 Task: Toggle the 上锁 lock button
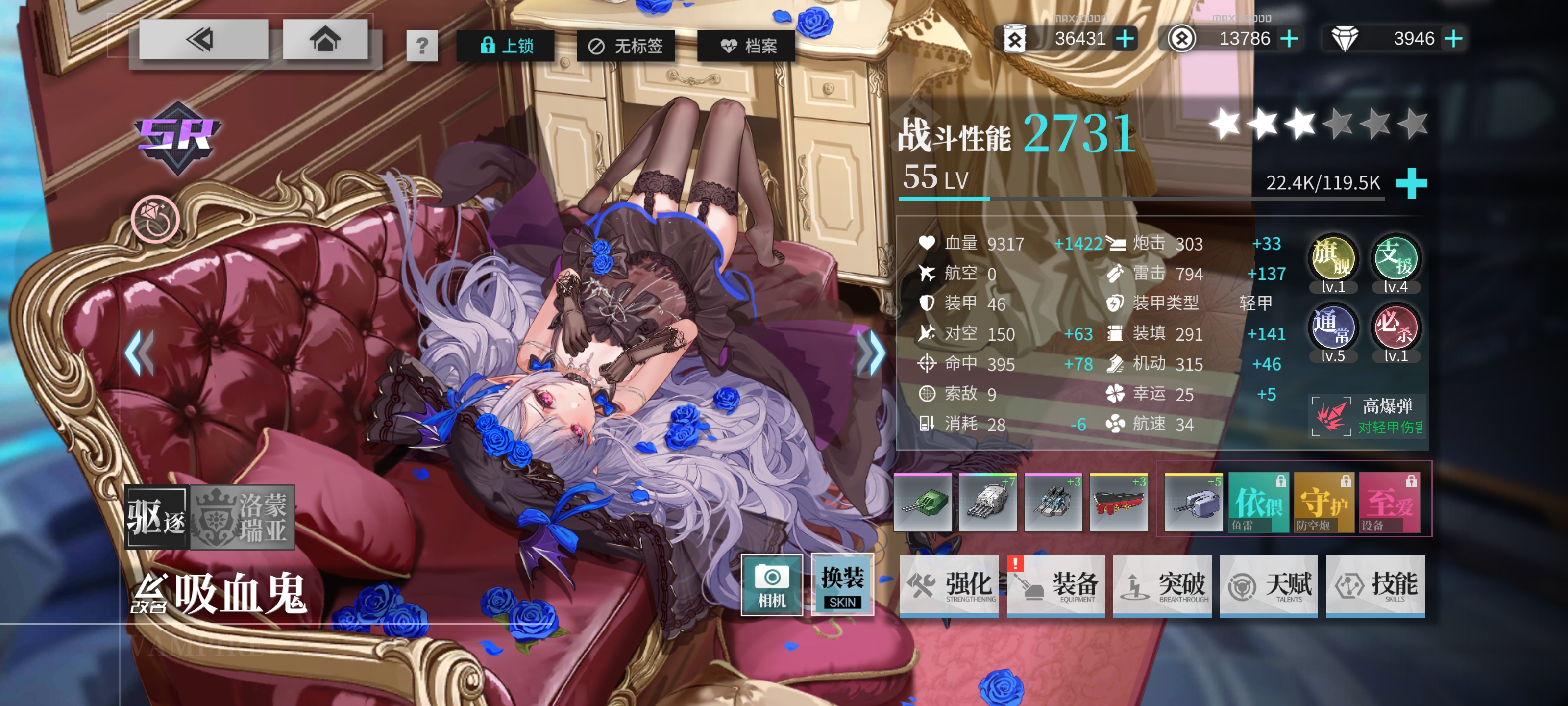(506, 46)
